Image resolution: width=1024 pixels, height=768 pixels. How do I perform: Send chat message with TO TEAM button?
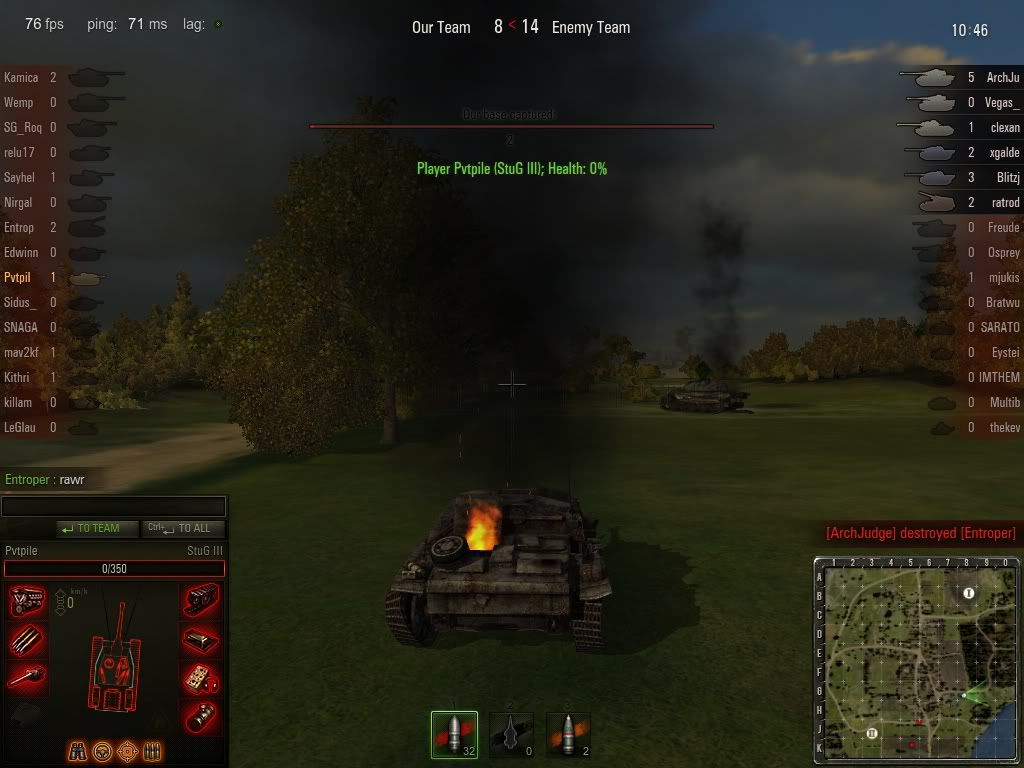pyautogui.click(x=97, y=528)
